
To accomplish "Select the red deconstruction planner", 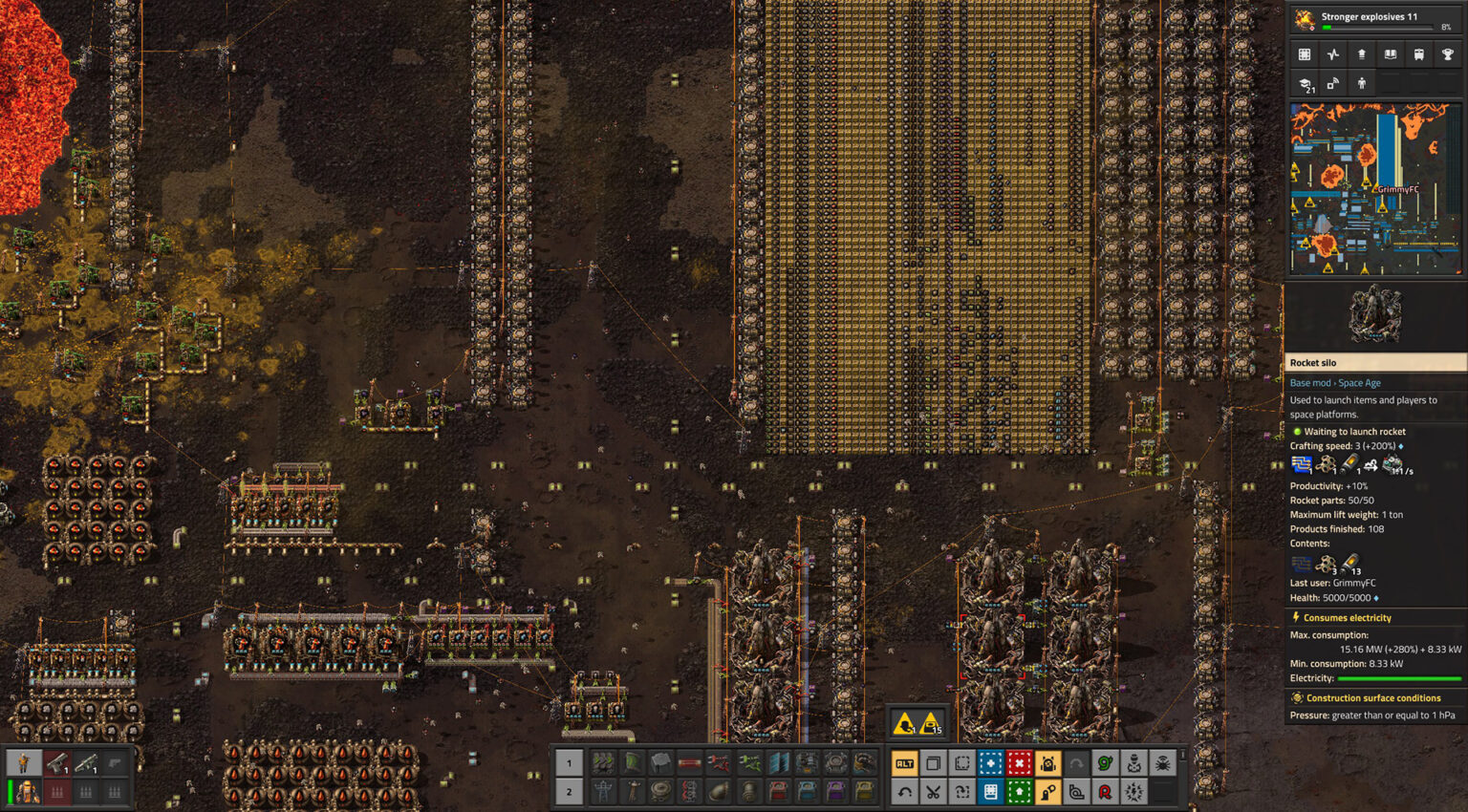I will [1020, 763].
